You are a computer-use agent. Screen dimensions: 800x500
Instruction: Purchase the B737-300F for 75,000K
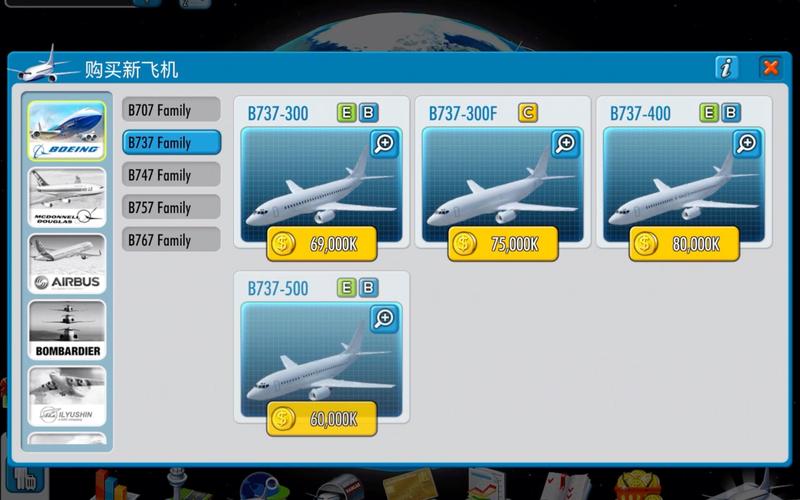(x=503, y=243)
